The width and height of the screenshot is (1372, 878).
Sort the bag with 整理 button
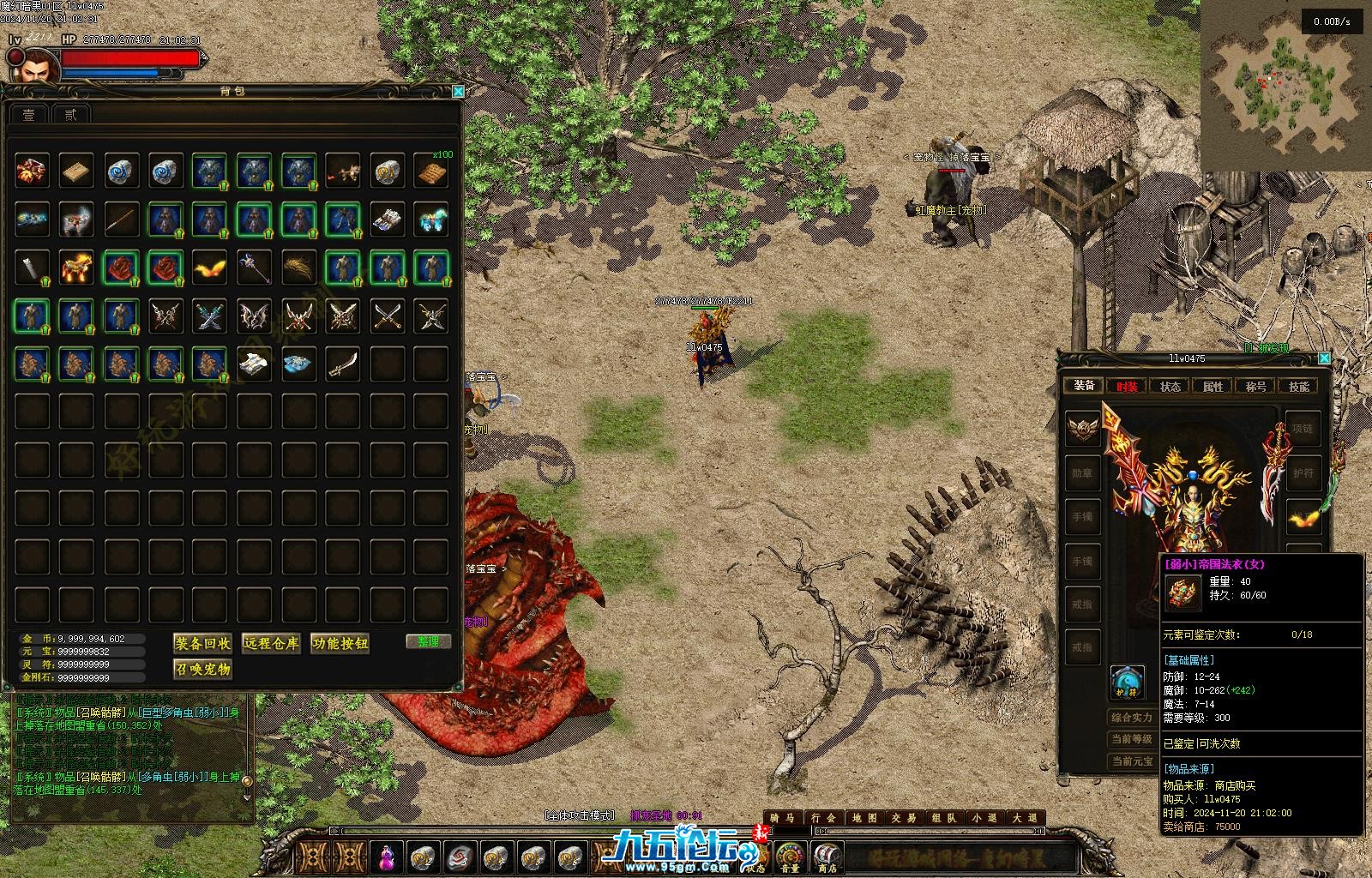(x=428, y=641)
